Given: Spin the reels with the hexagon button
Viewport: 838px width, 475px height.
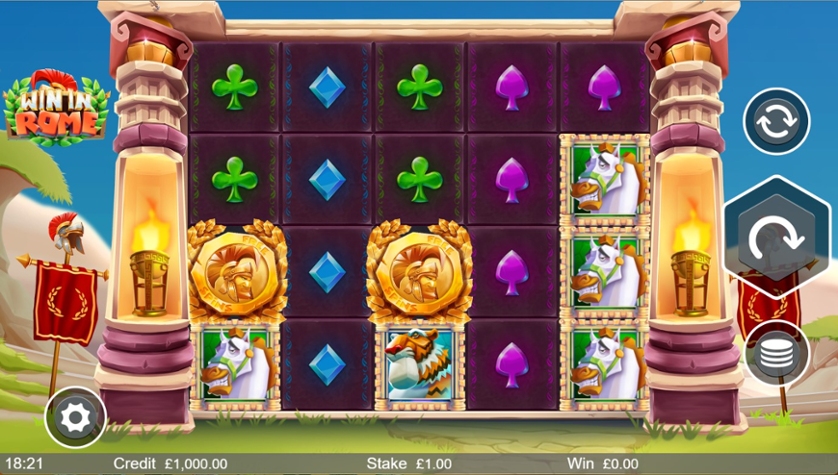Looking at the screenshot, I should tap(777, 237).
